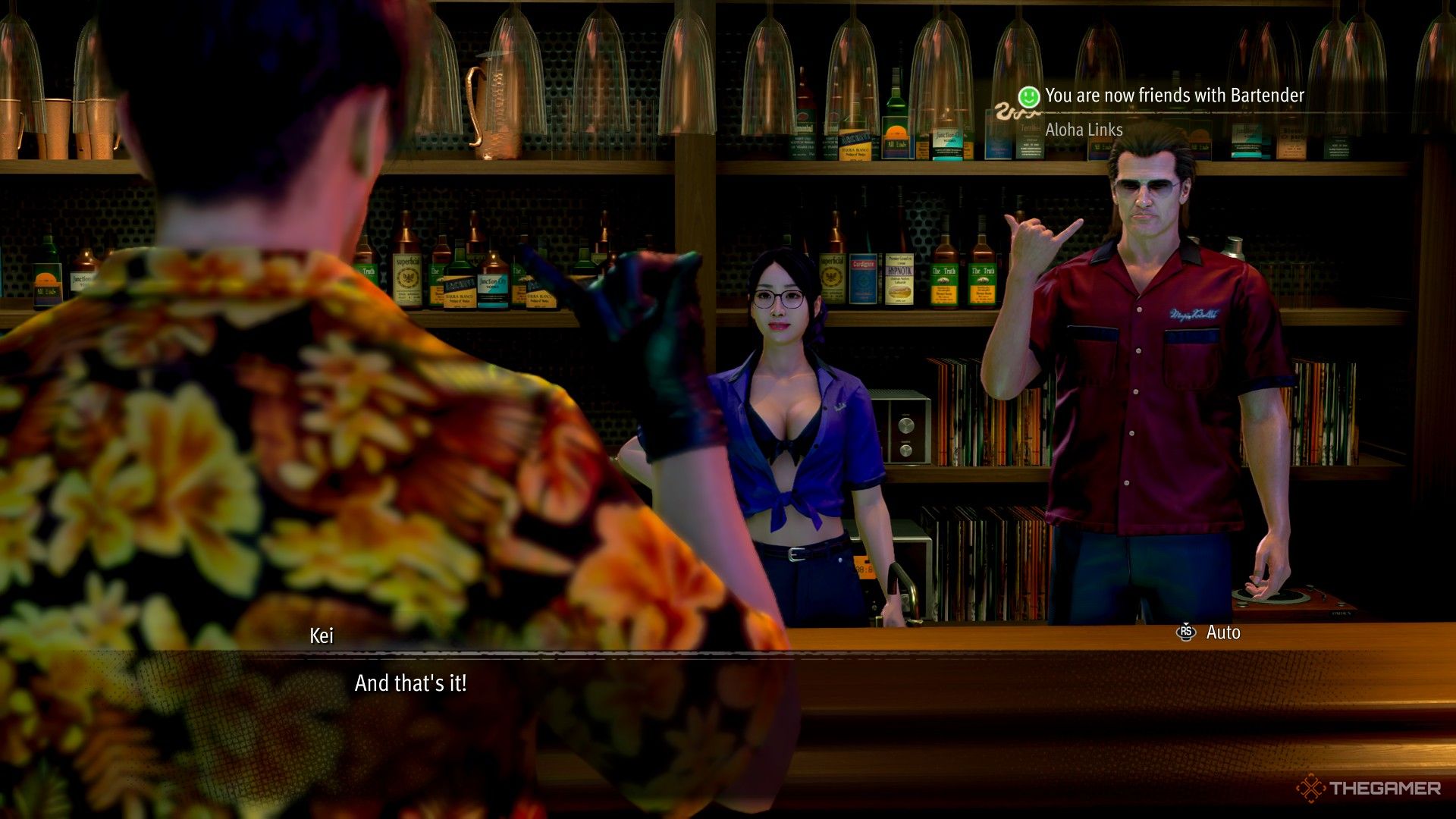Select the RS stick icon beside Auto
This screenshot has height=819, width=1456.
point(1185,632)
